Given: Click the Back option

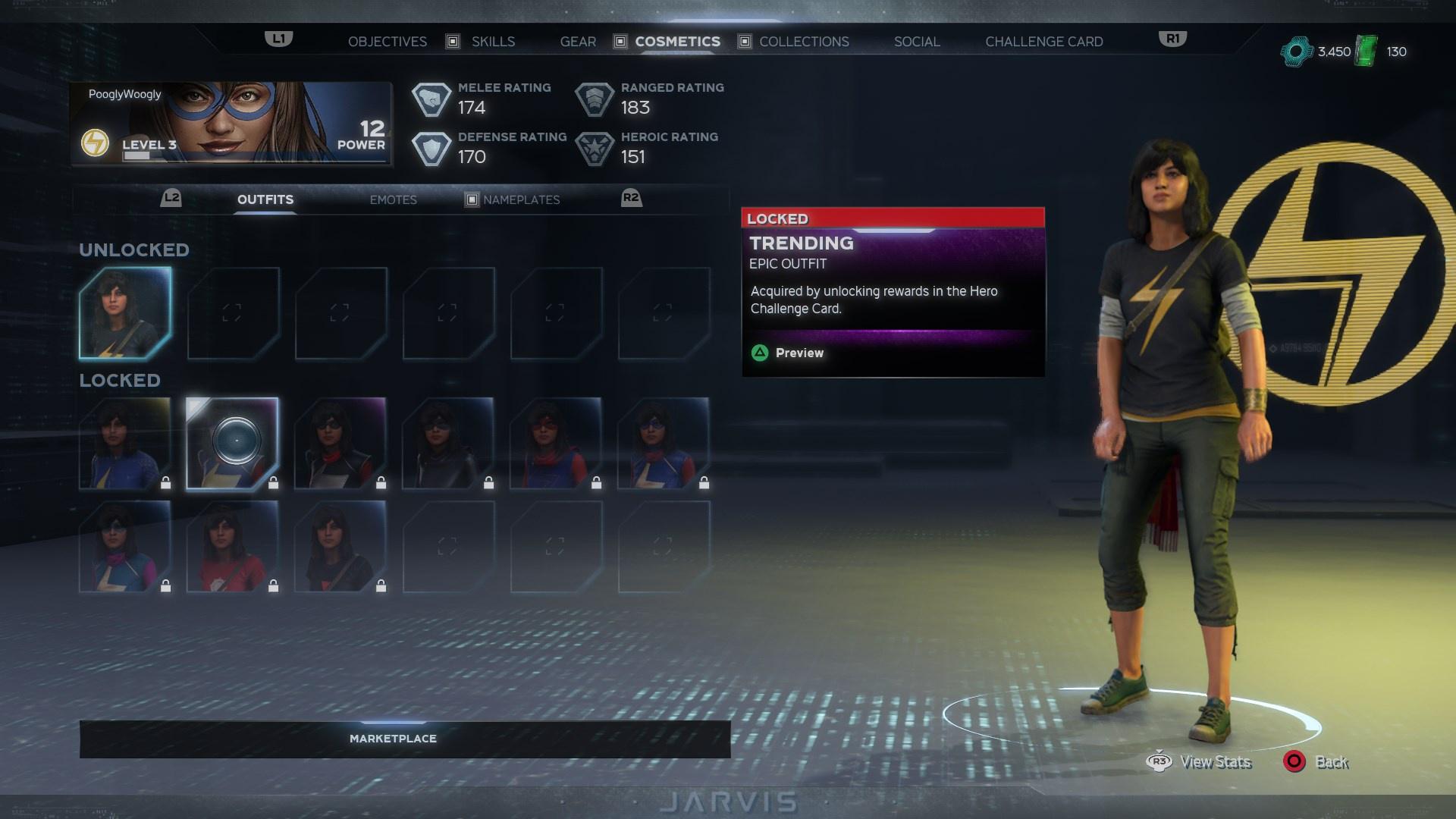Looking at the screenshot, I should pos(1331,762).
